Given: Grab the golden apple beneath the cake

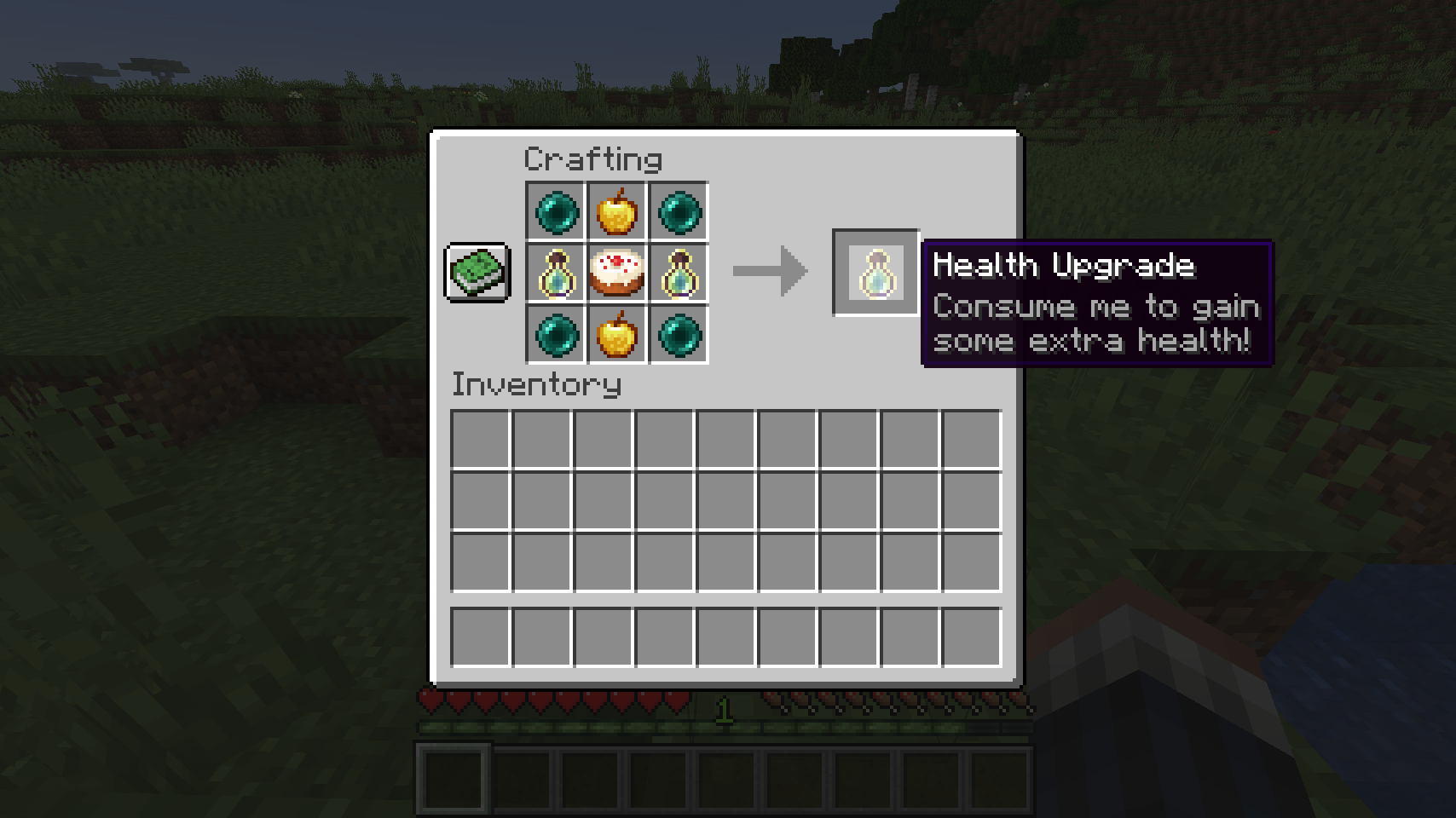Looking at the screenshot, I should click(x=617, y=334).
